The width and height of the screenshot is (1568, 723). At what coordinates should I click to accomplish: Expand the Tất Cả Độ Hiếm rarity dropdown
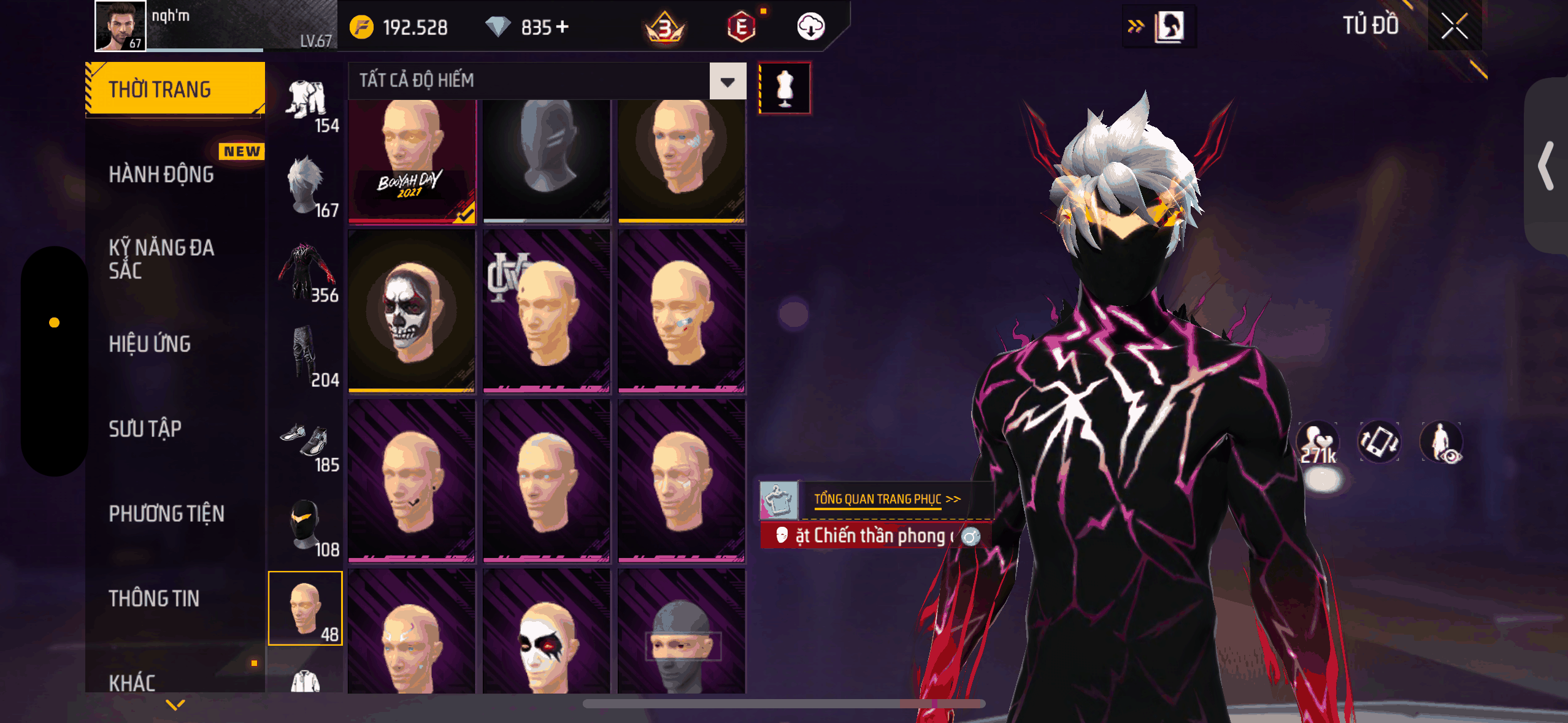pos(728,81)
